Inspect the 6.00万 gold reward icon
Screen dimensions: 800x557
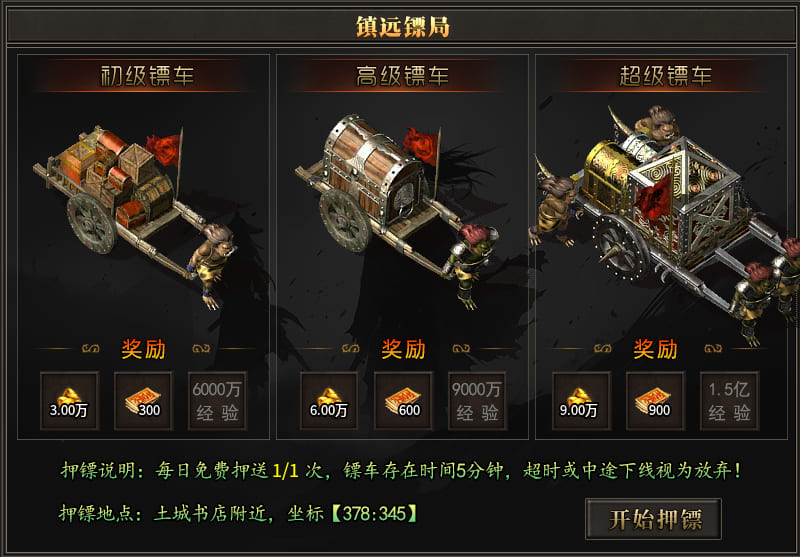pos(329,401)
